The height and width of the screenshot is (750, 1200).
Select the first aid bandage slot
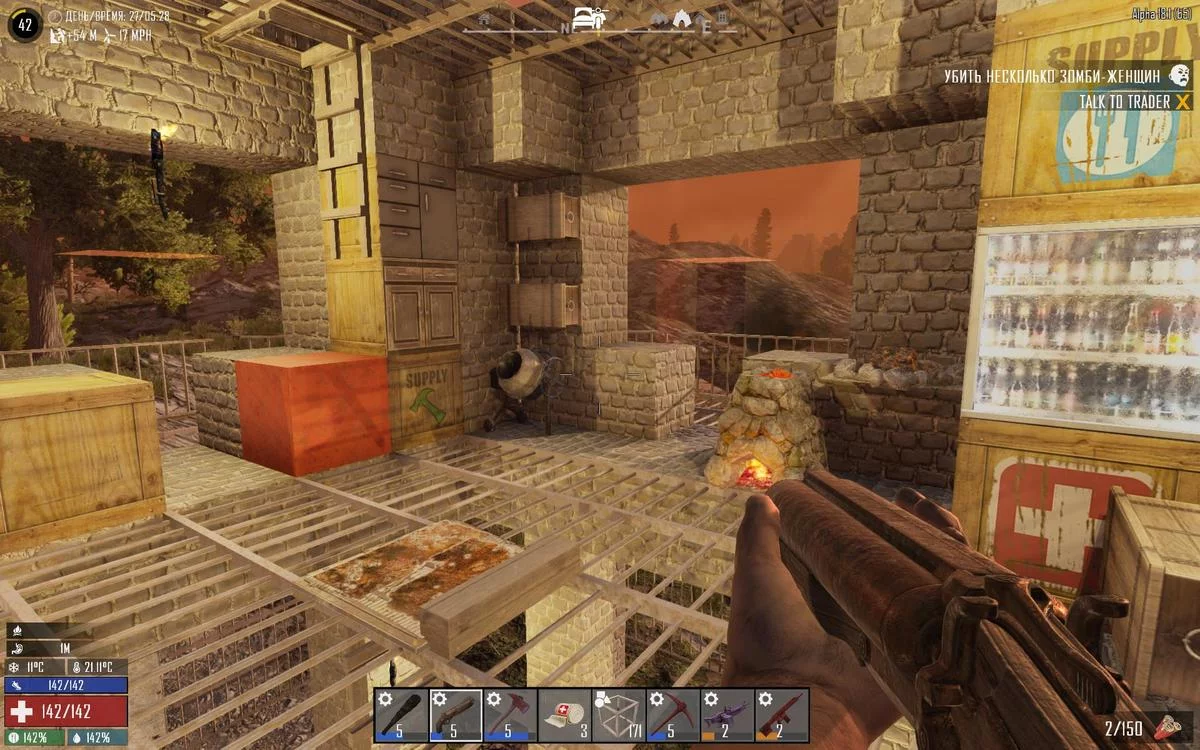point(564,715)
